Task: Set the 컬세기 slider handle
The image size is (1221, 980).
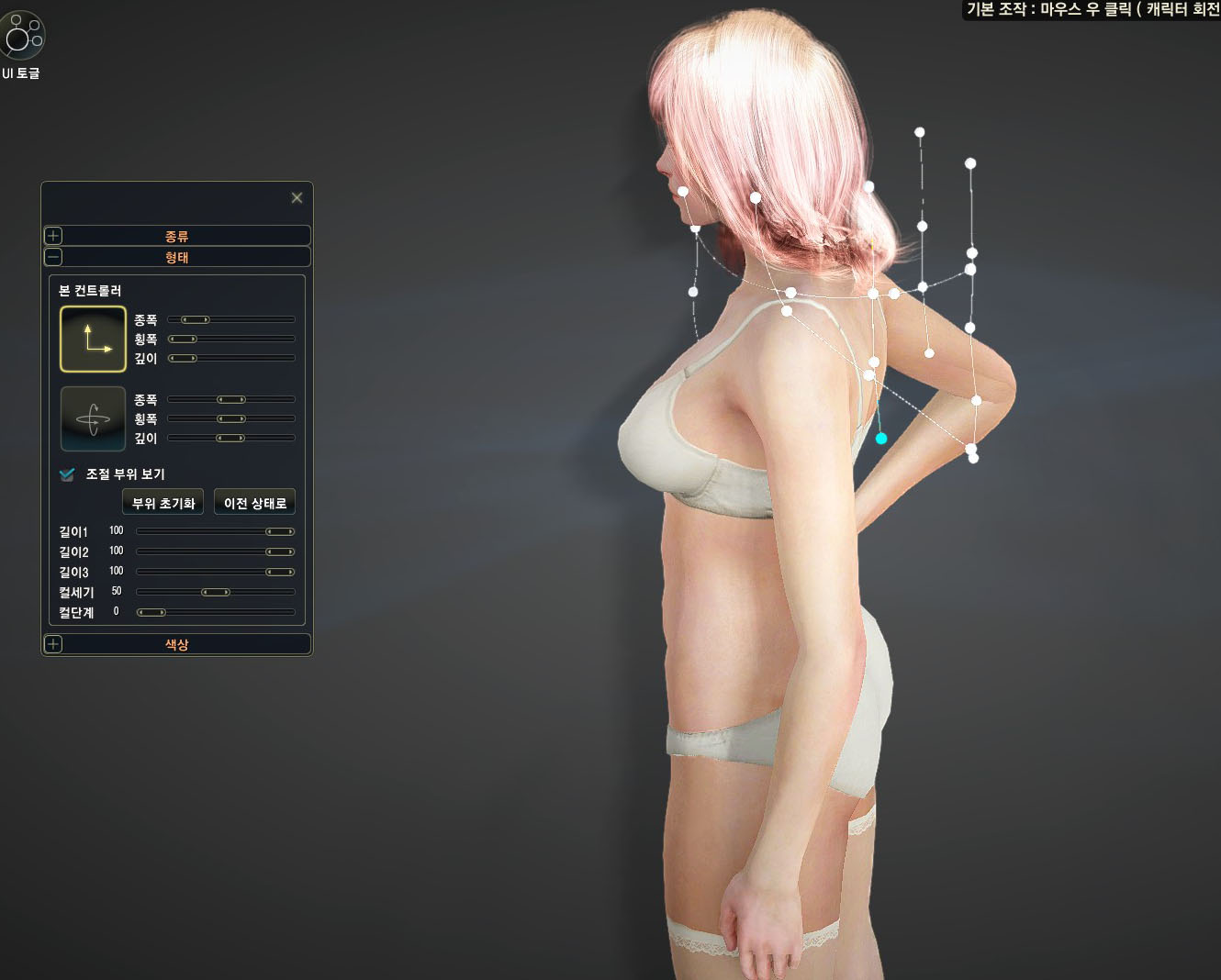Action: pyautogui.click(x=216, y=592)
